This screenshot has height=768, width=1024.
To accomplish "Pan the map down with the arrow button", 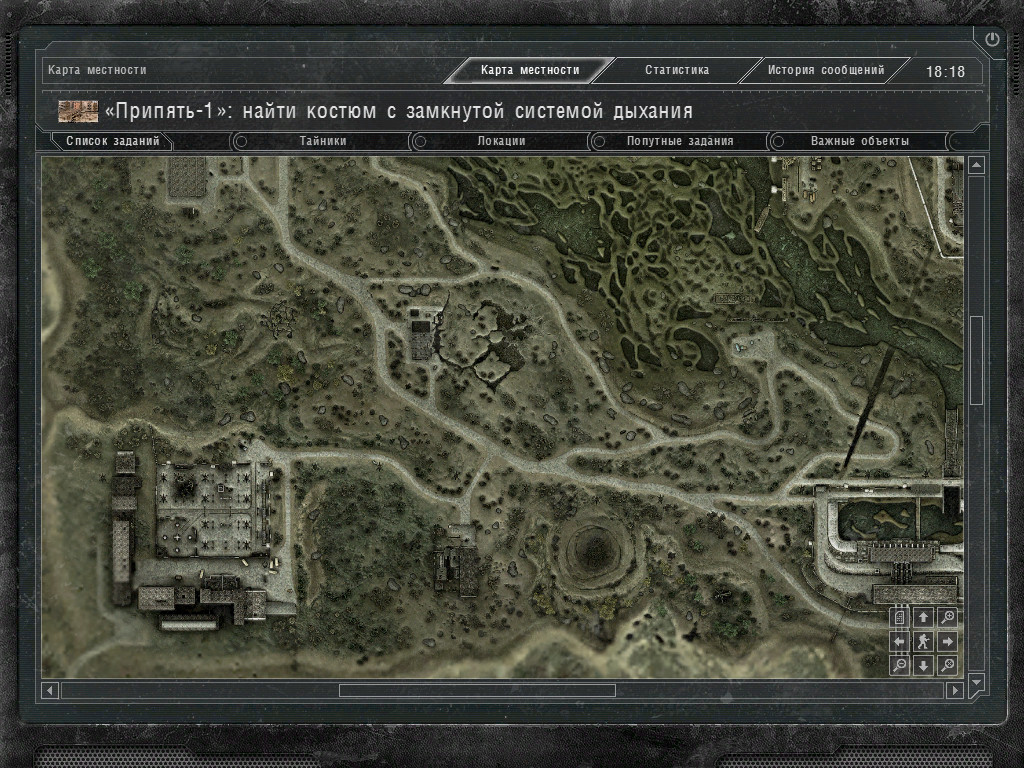I will (x=924, y=665).
